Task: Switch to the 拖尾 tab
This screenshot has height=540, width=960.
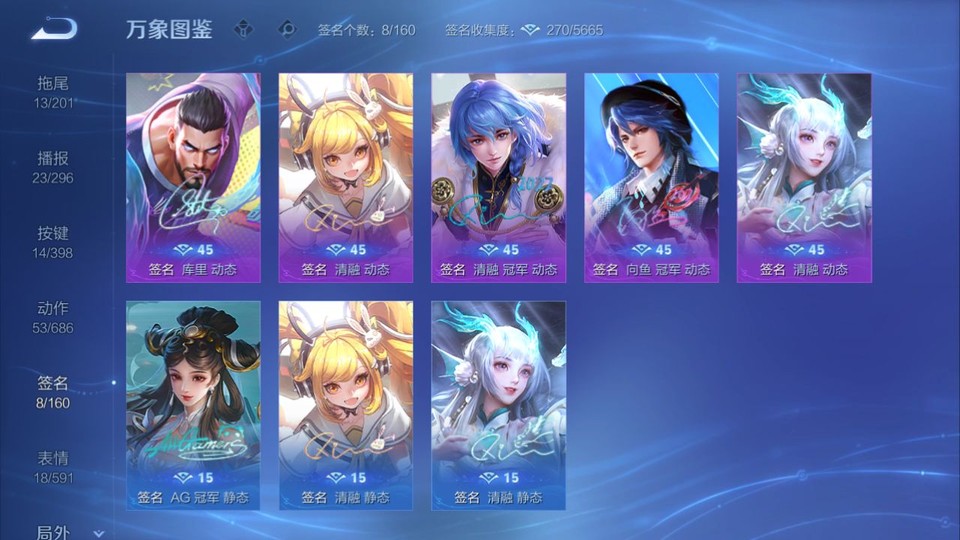Action: point(53,91)
